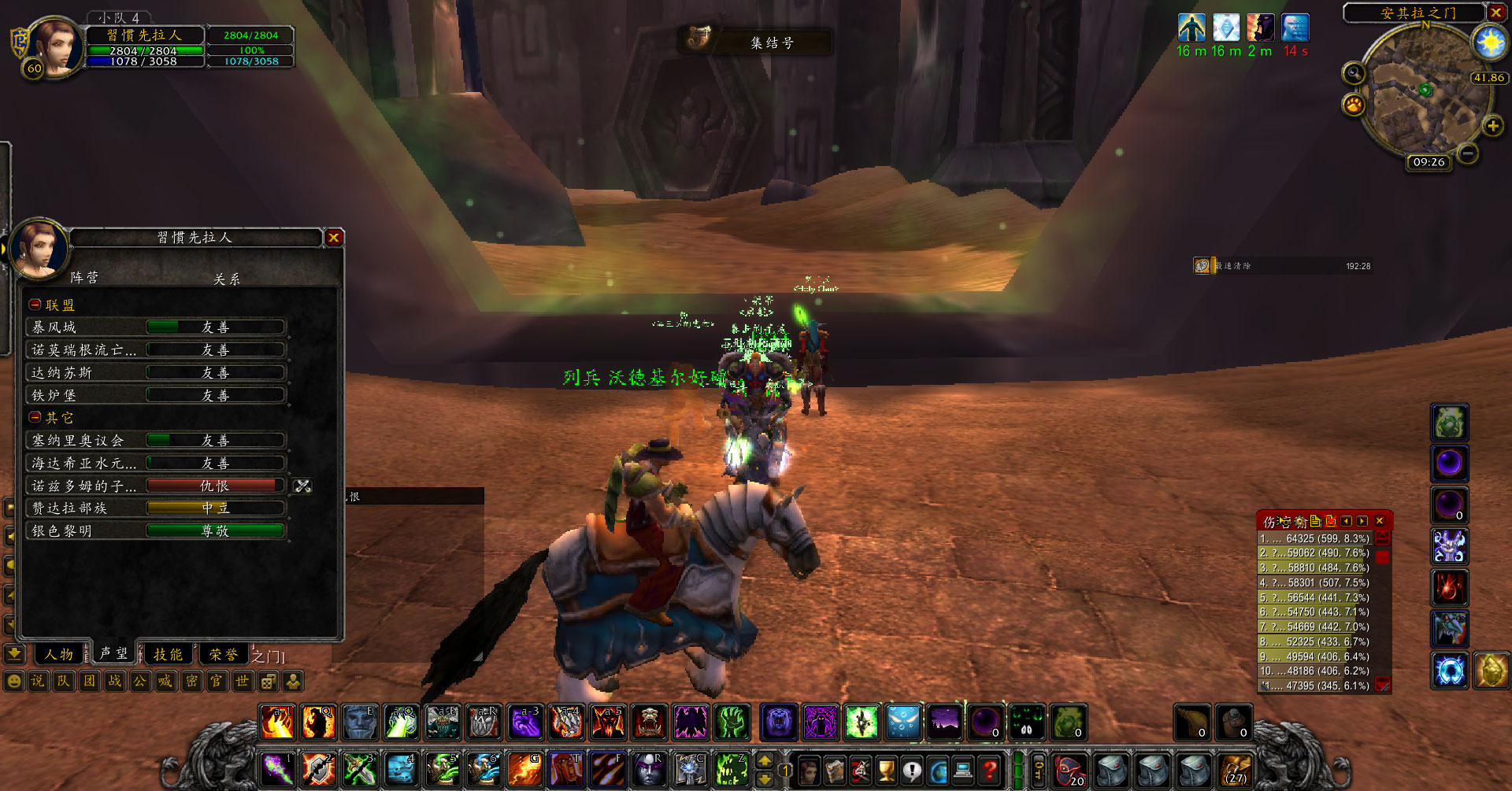Click the dice roll button in chat bar
This screenshot has width=1512, height=791.
click(268, 681)
